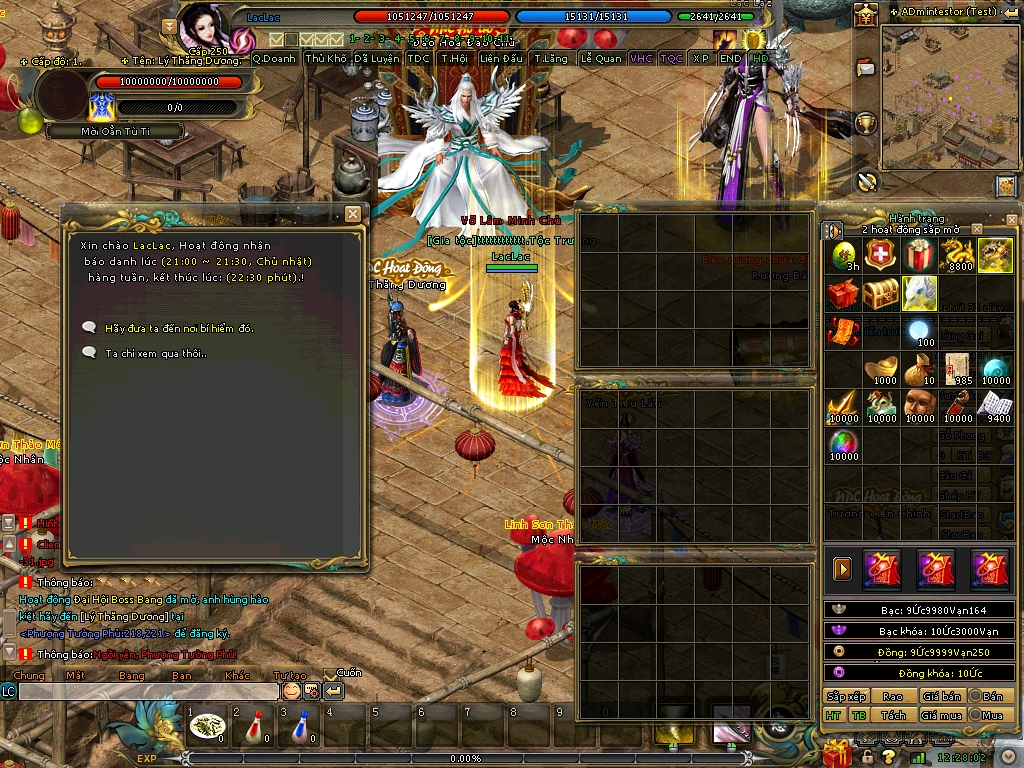Choose "Hãy đưa ta đến nơi bí hiểm đó"
Image resolution: width=1024 pixels, height=768 pixels.
pyautogui.click(x=179, y=328)
